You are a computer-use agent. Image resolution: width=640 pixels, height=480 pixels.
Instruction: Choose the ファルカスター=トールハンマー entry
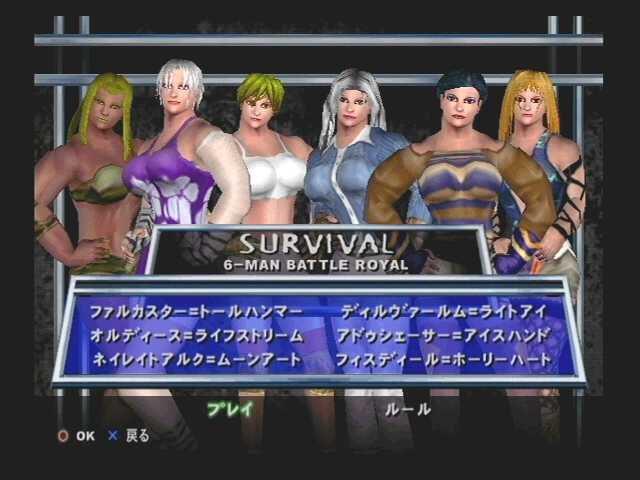tap(197, 312)
